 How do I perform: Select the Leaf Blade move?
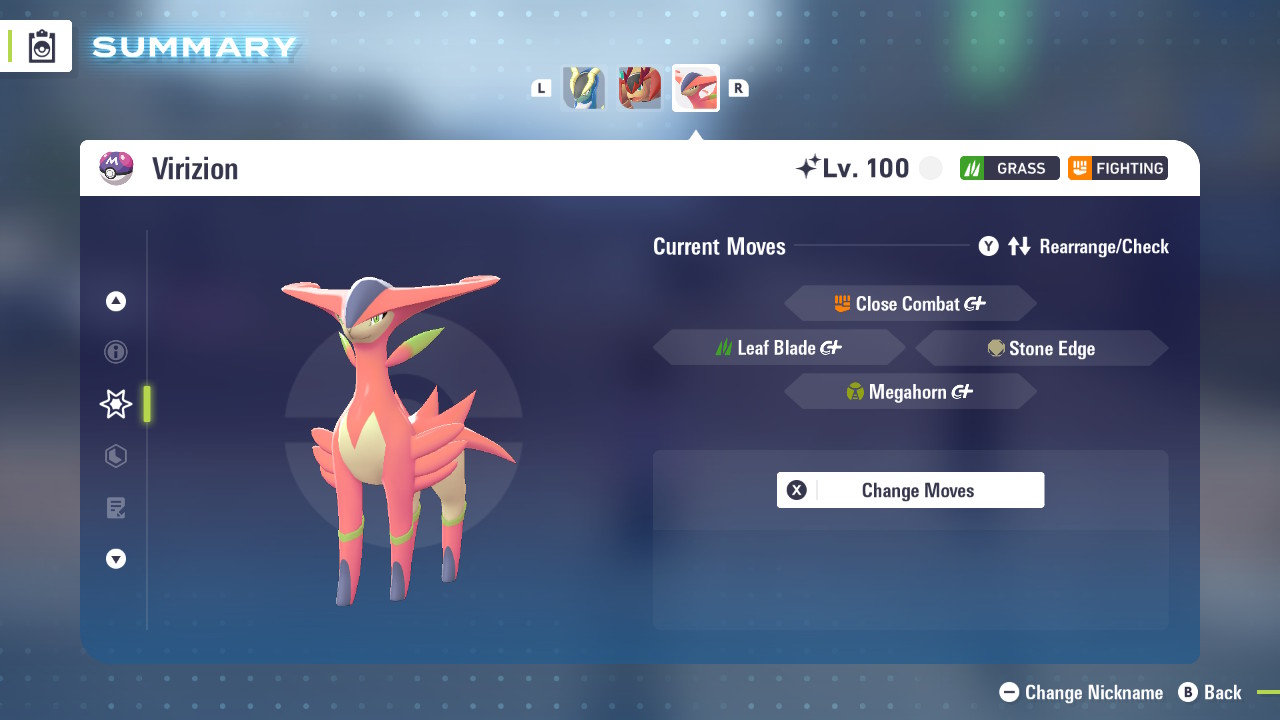(x=779, y=348)
